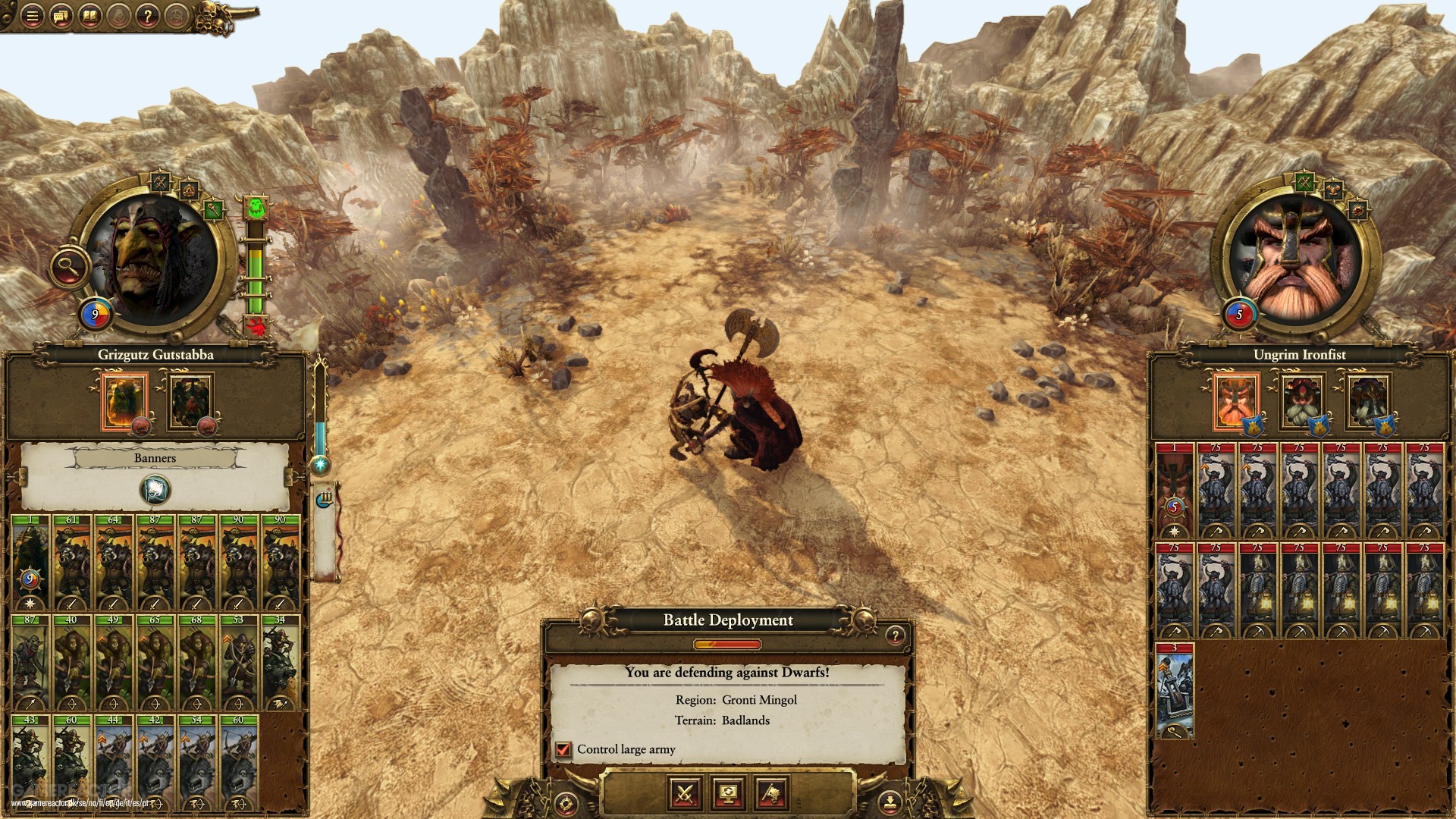Click the Ungrim Ironfist name banner

[x=1300, y=354]
